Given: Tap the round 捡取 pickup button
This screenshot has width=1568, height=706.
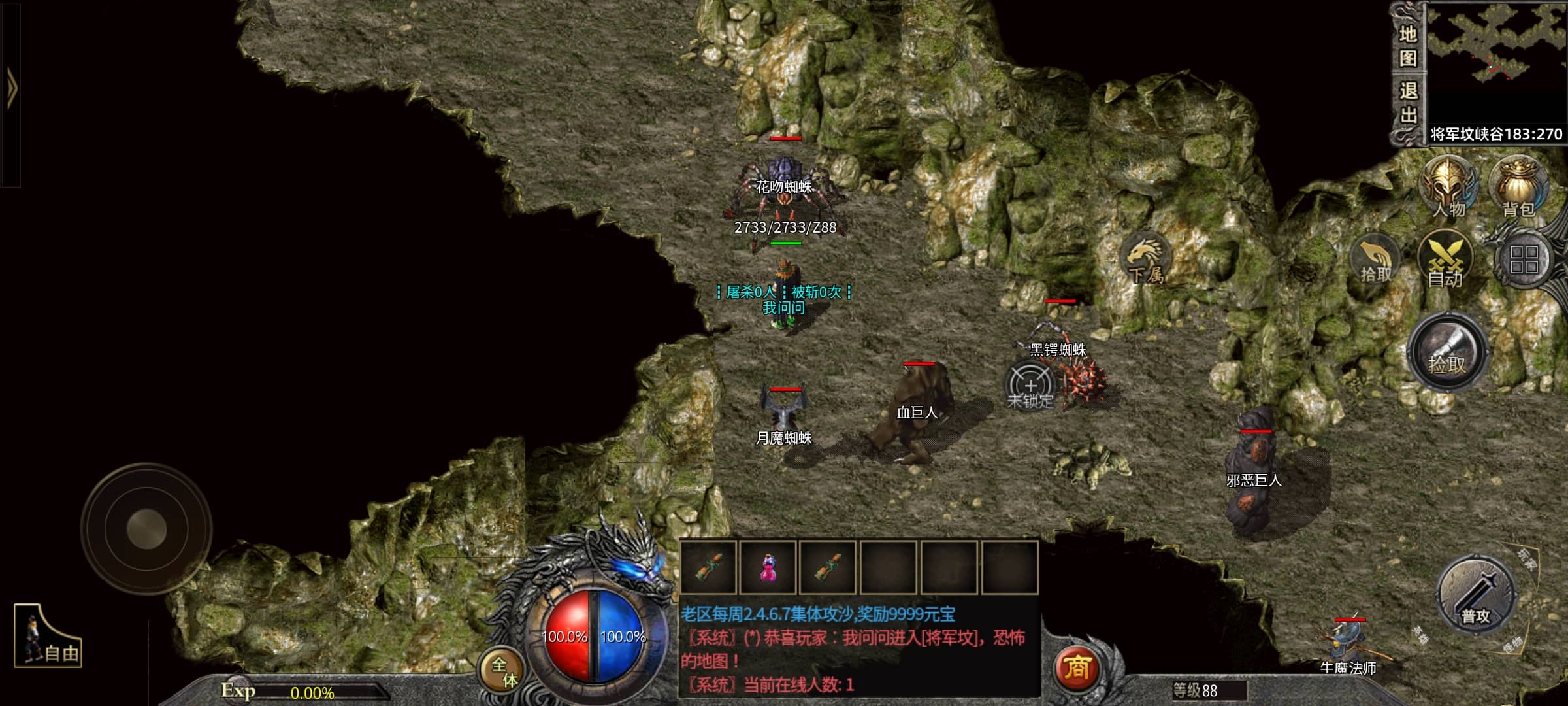Looking at the screenshot, I should pyautogui.click(x=1447, y=353).
